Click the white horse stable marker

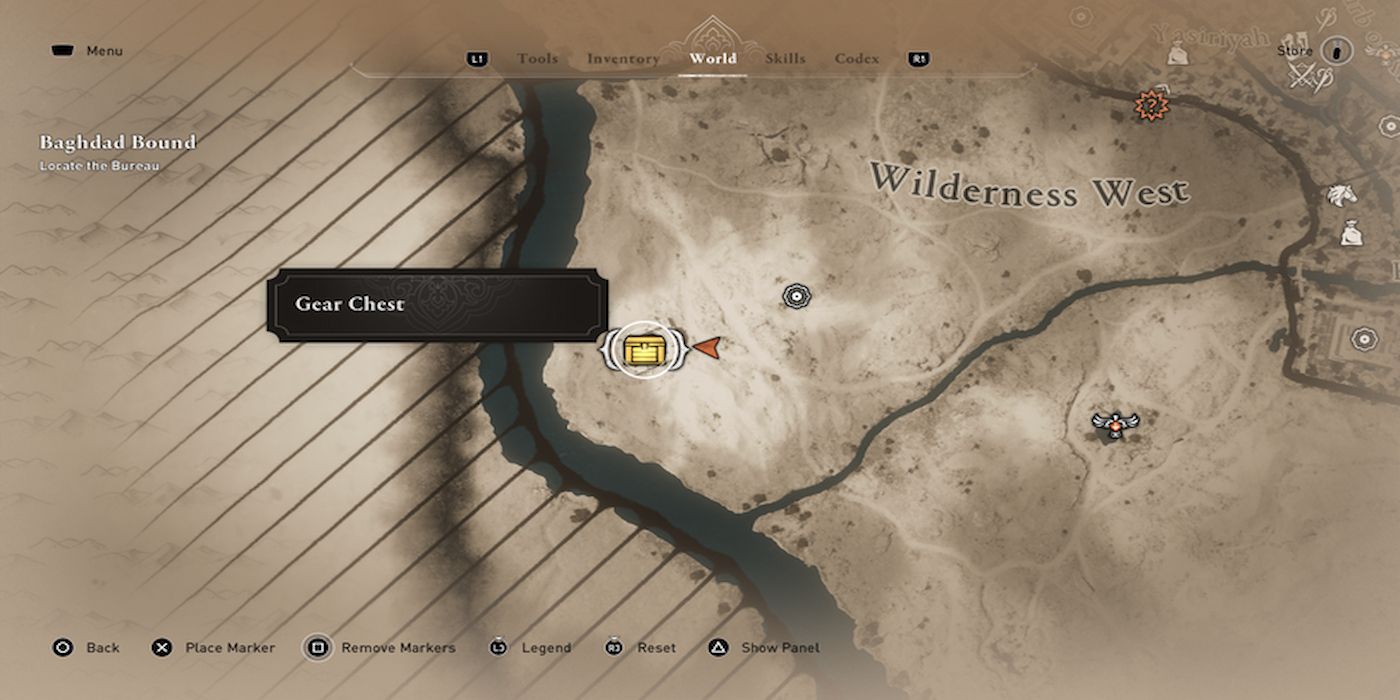(x=1341, y=195)
